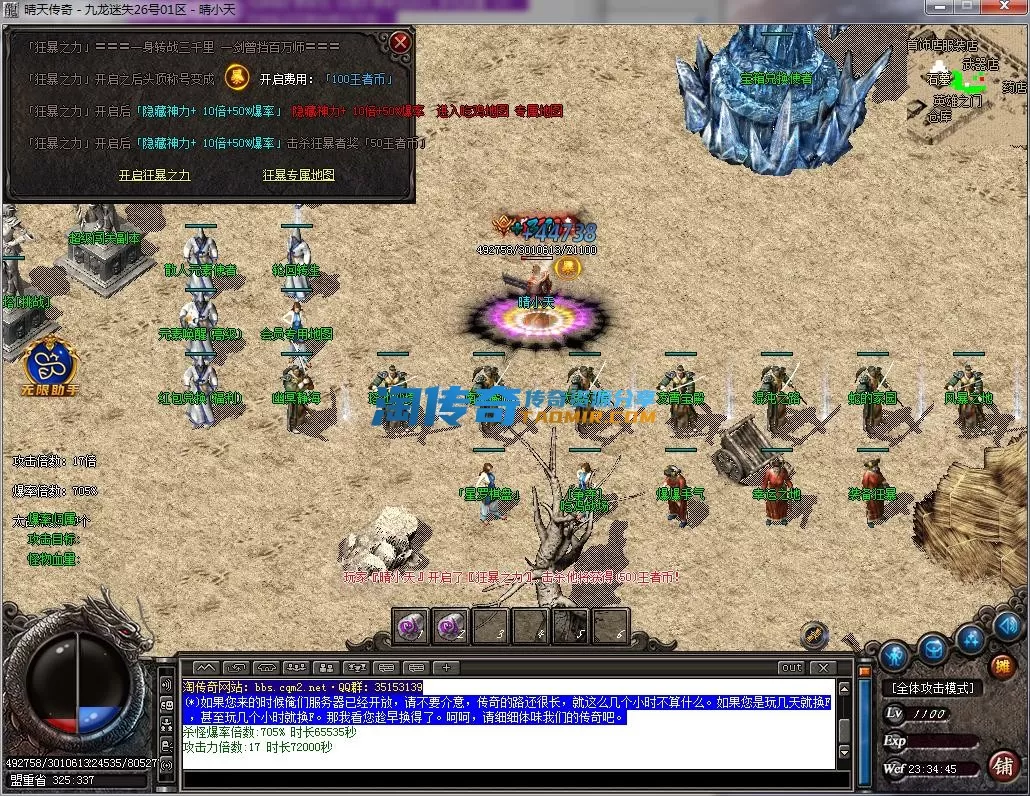Click the blue speaker orb button
Image resolution: width=1030 pixels, height=796 pixels.
click(1007, 626)
